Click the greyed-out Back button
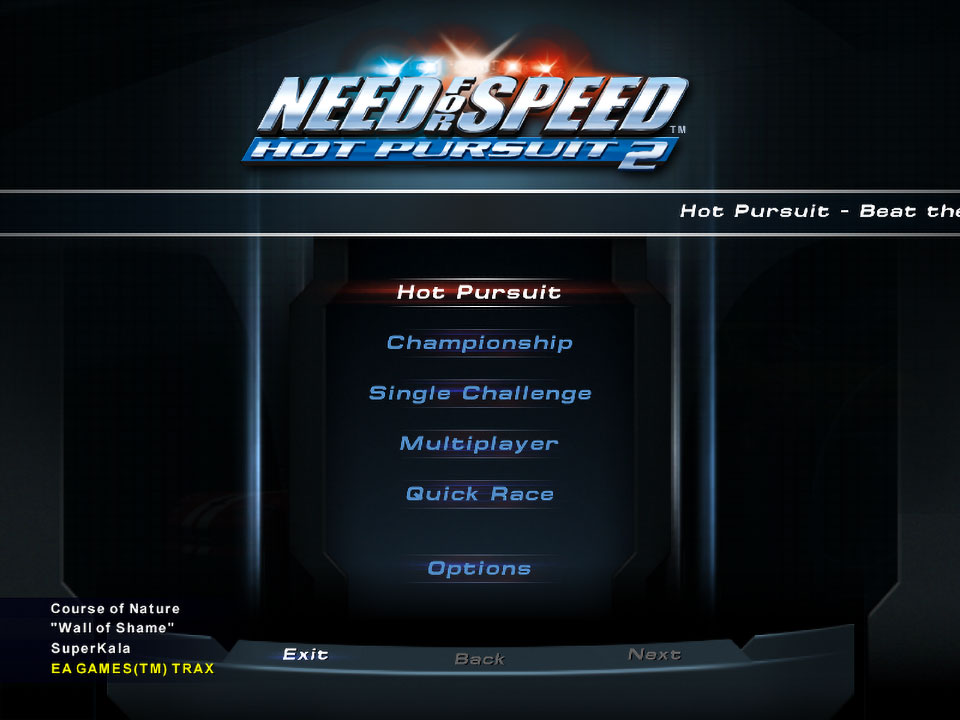The image size is (960, 720). tap(480, 659)
